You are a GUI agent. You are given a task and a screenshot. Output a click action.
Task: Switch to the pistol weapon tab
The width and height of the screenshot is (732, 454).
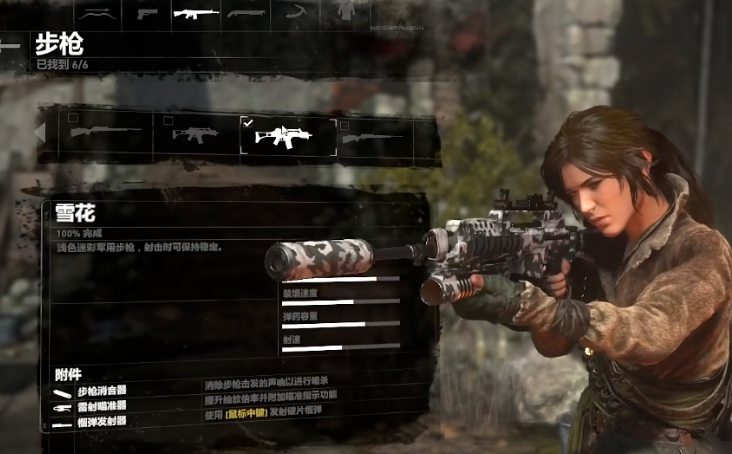[147, 13]
